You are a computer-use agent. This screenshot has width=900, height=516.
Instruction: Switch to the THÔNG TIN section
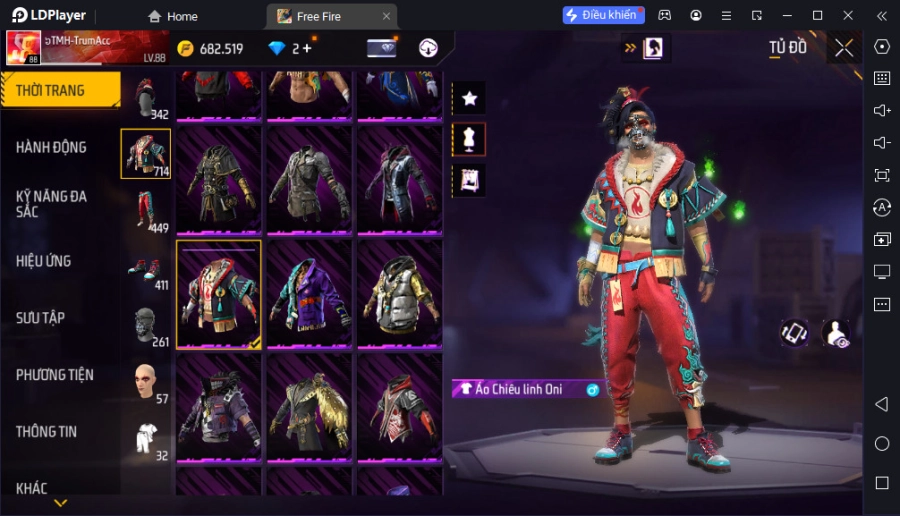coord(47,432)
